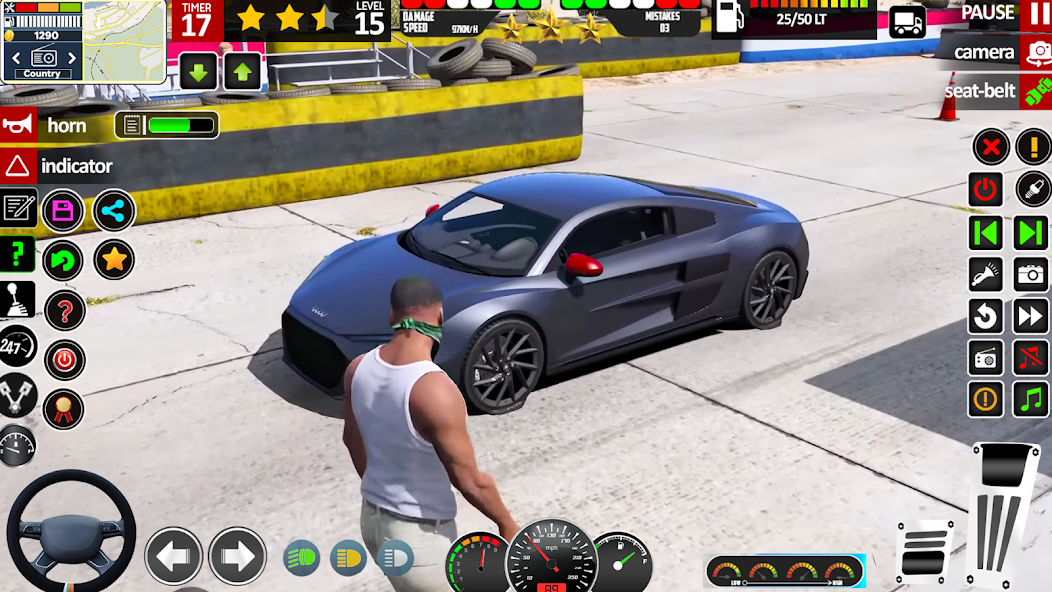The width and height of the screenshot is (1052, 592).
Task: Turn on the radio icon
Action: click(986, 358)
